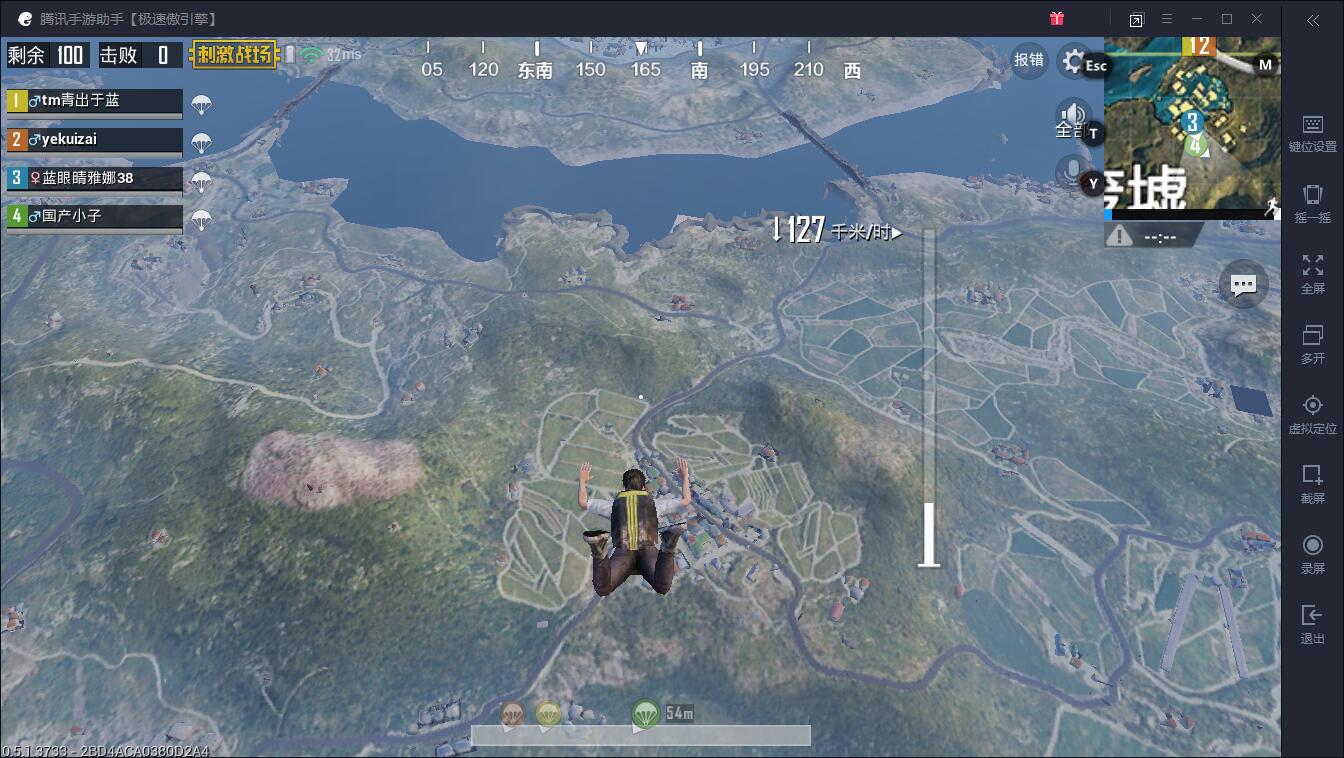1344x758 pixels.
Task: Open 多开 multi-instance manager
Action: click(x=1312, y=340)
